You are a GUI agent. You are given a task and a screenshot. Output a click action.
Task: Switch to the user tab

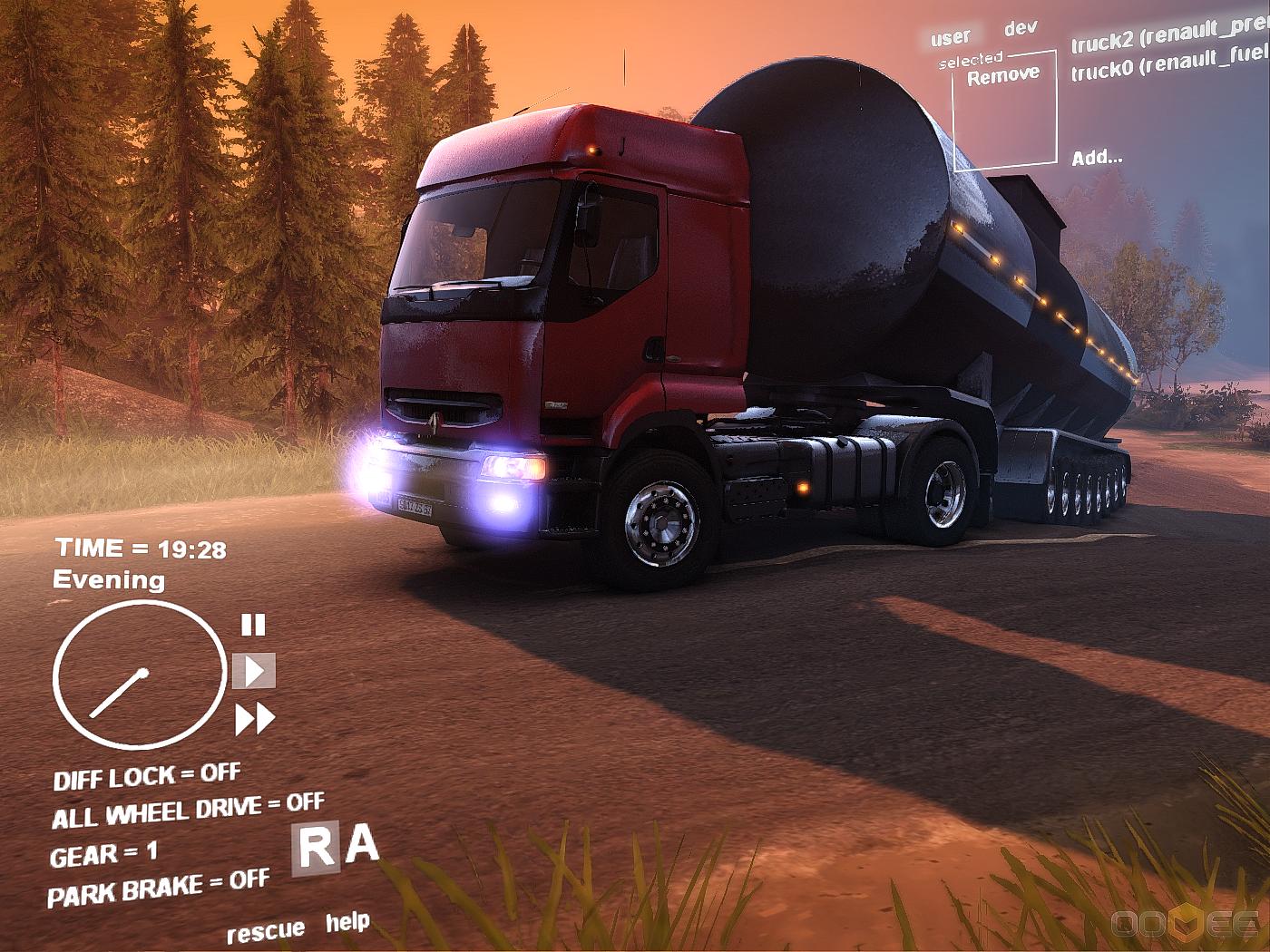950,37
